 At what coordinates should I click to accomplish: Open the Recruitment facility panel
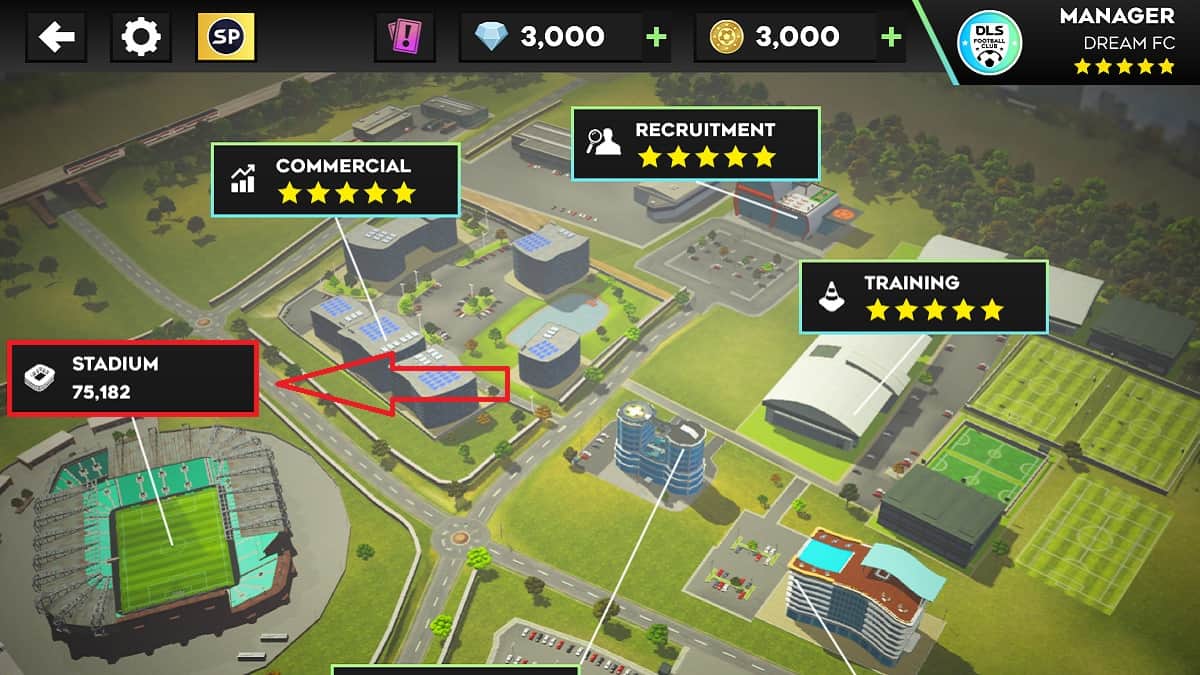pos(695,144)
